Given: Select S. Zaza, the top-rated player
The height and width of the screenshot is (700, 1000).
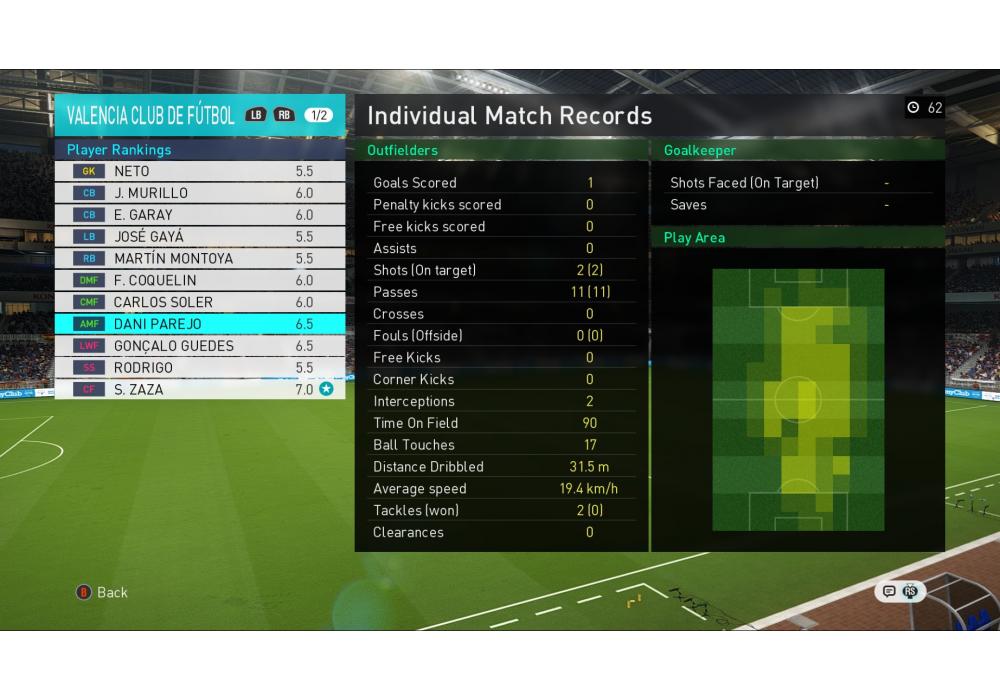Looking at the screenshot, I should click(199, 390).
